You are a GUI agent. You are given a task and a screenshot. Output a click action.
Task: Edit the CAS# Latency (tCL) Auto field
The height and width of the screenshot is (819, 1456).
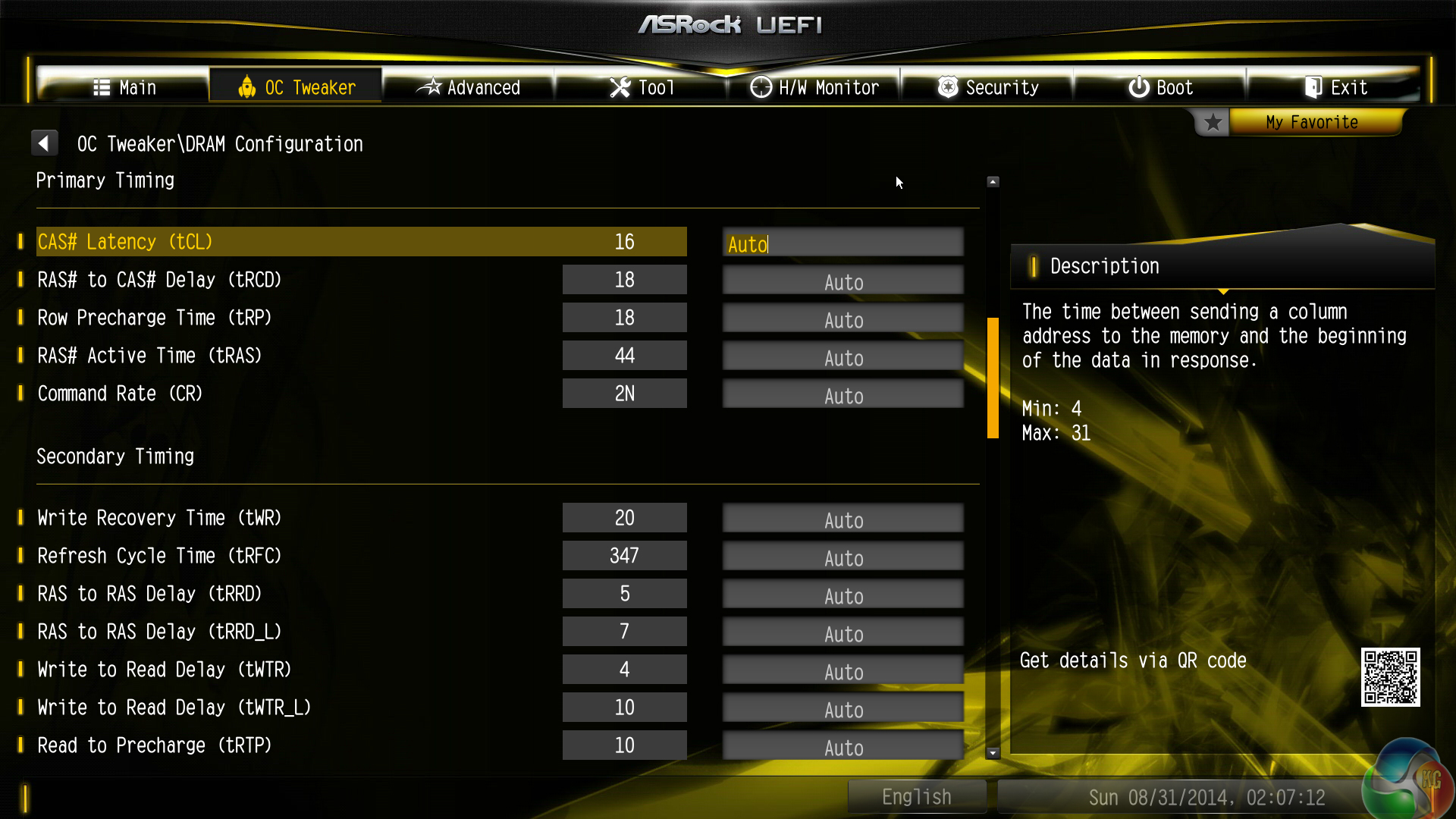tap(843, 243)
